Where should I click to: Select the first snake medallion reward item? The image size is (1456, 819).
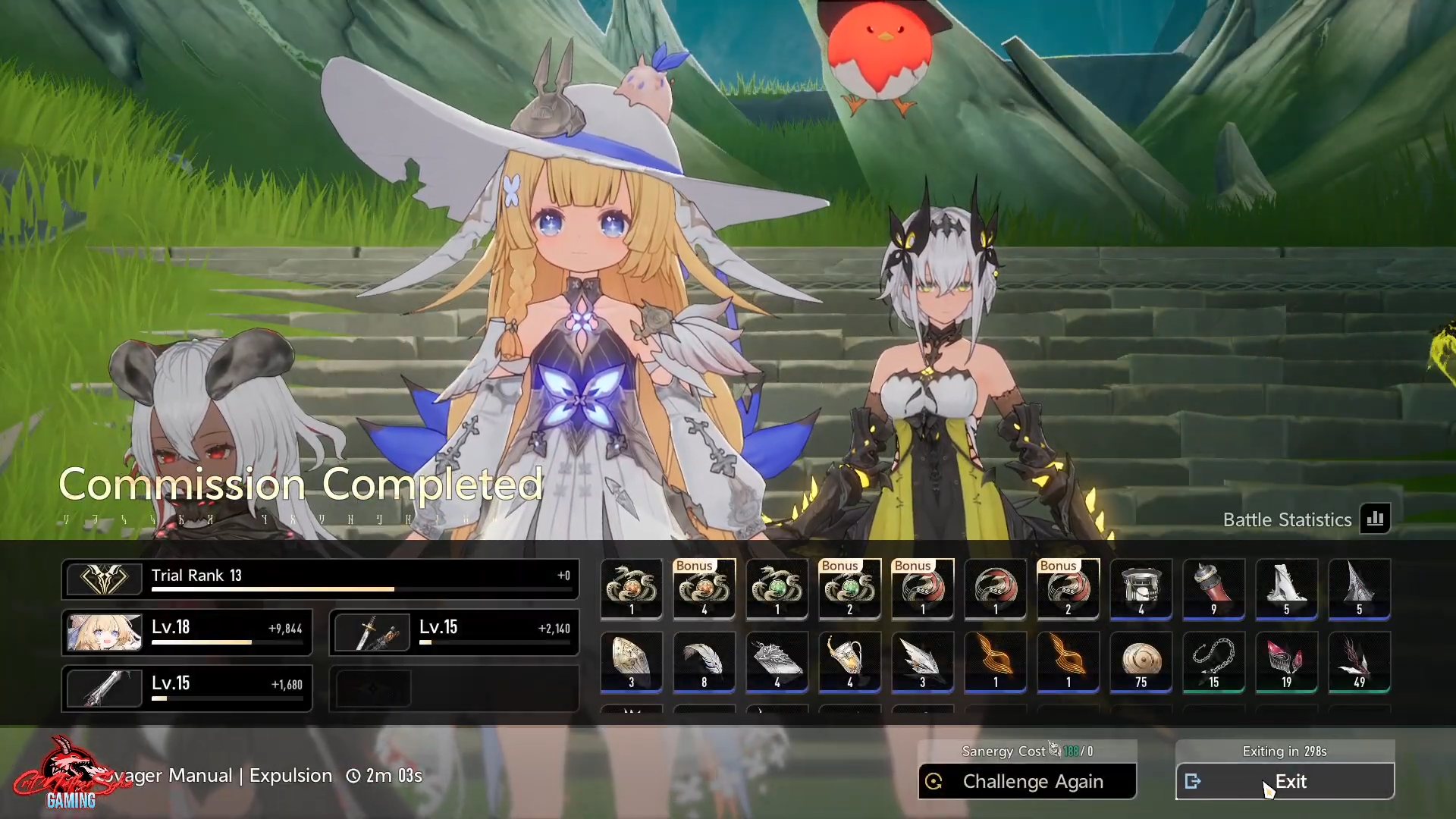[x=631, y=590]
